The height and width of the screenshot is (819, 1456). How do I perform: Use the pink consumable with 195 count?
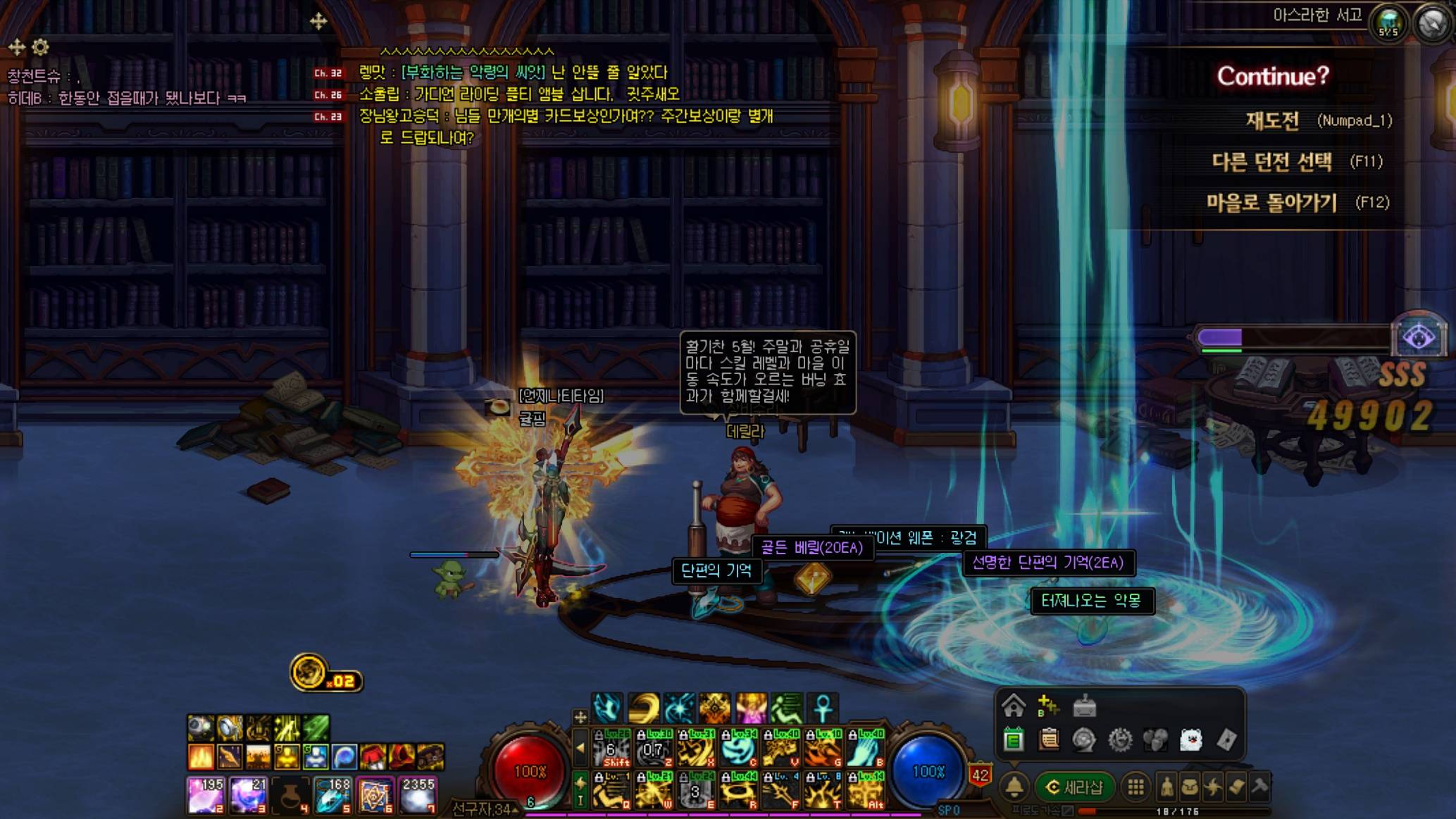point(206,794)
